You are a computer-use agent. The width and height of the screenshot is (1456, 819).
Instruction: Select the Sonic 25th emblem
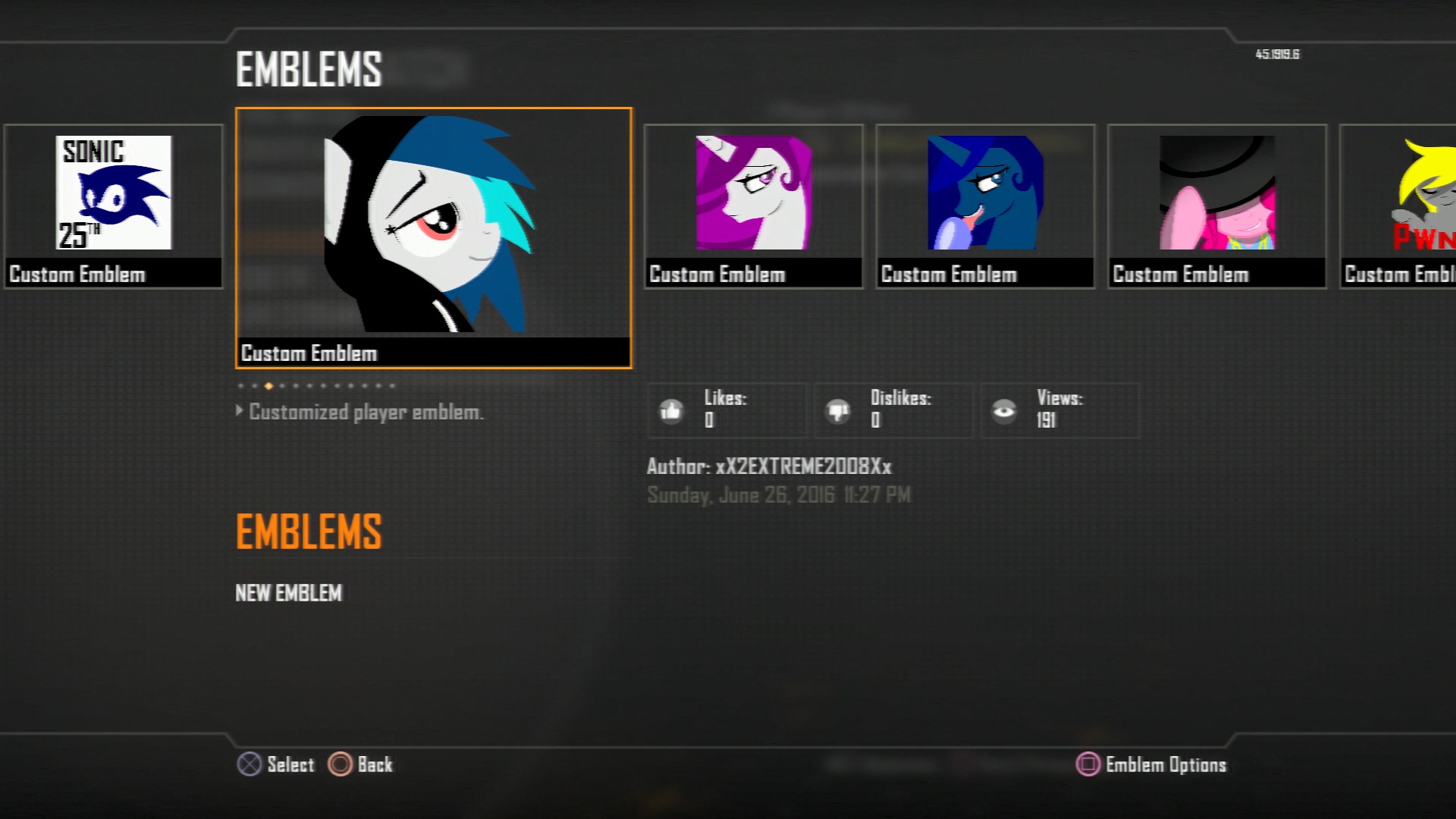112,193
